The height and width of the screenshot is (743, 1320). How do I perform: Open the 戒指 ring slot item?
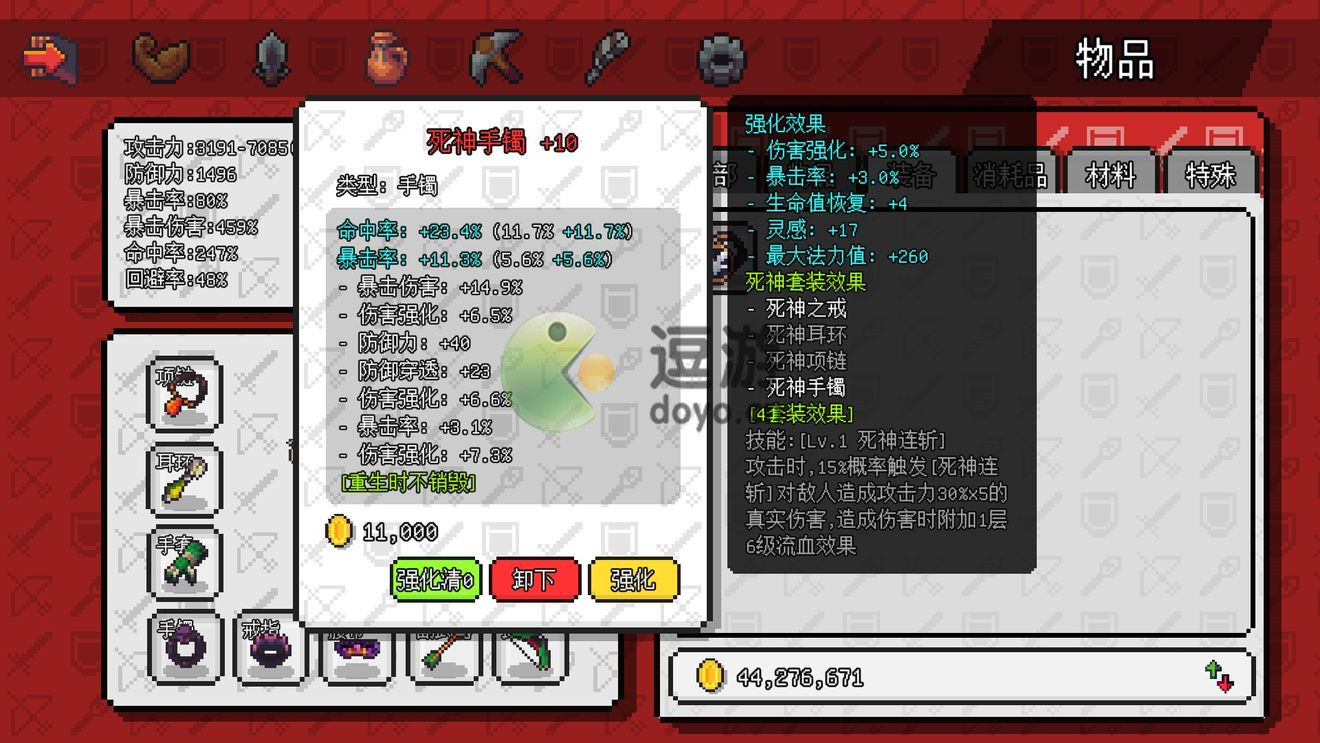coord(268,650)
